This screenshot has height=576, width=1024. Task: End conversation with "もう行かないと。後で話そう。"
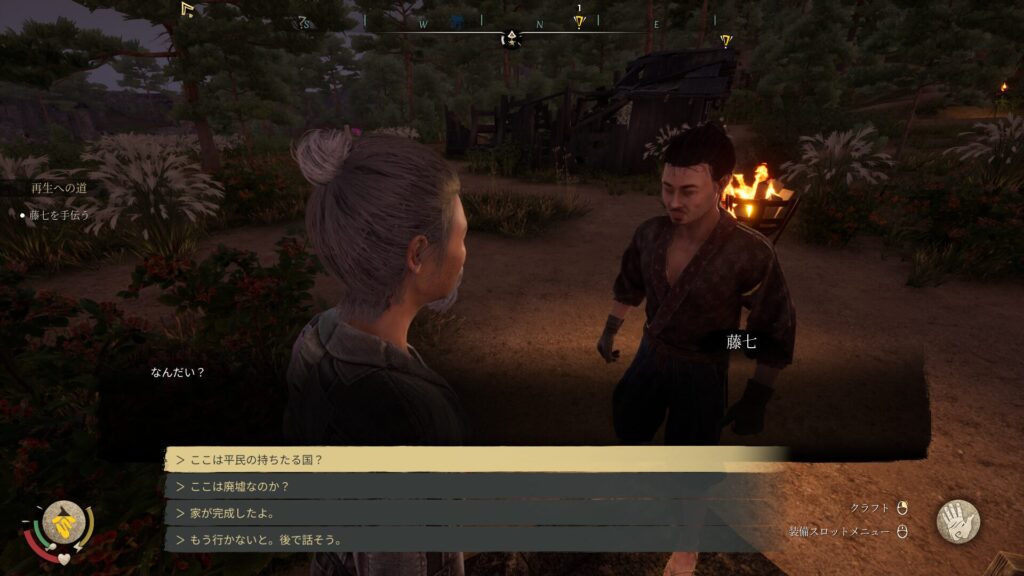pos(470,539)
